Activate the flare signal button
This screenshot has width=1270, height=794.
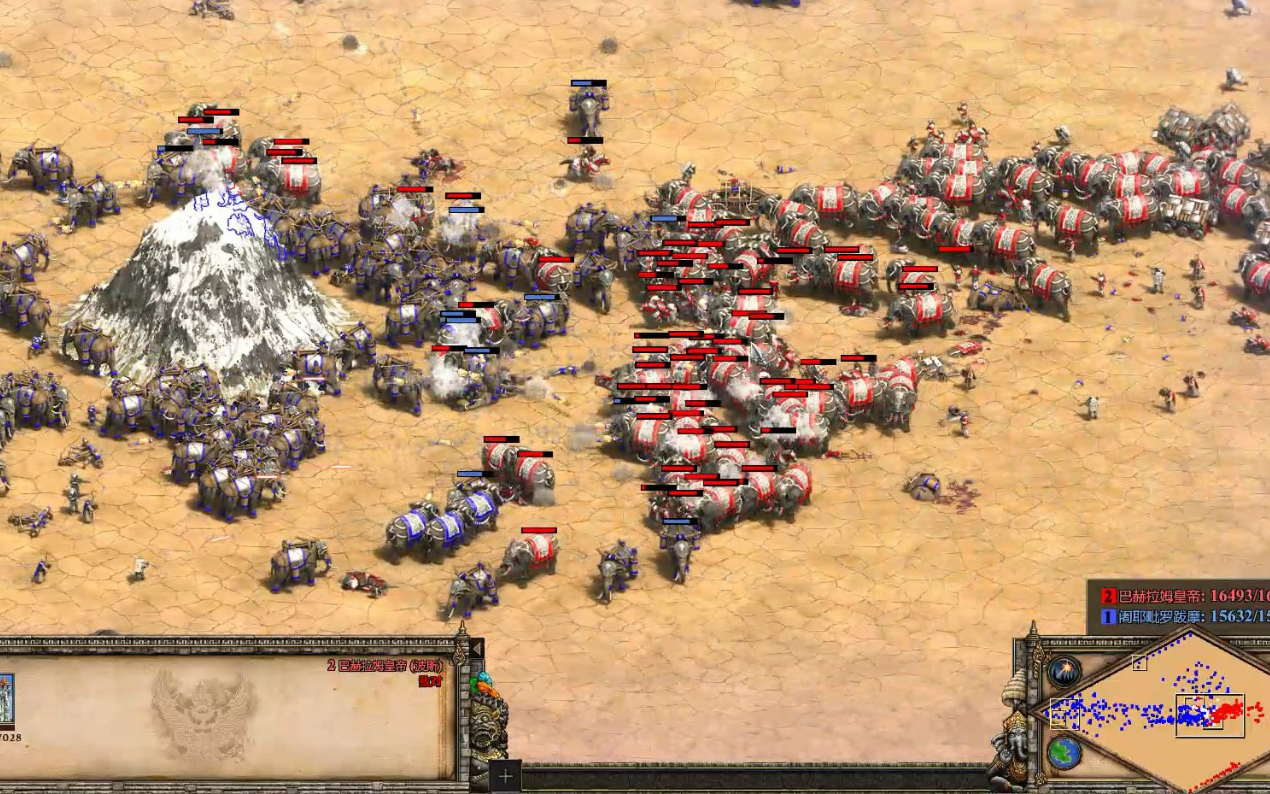pyautogui.click(x=1064, y=671)
